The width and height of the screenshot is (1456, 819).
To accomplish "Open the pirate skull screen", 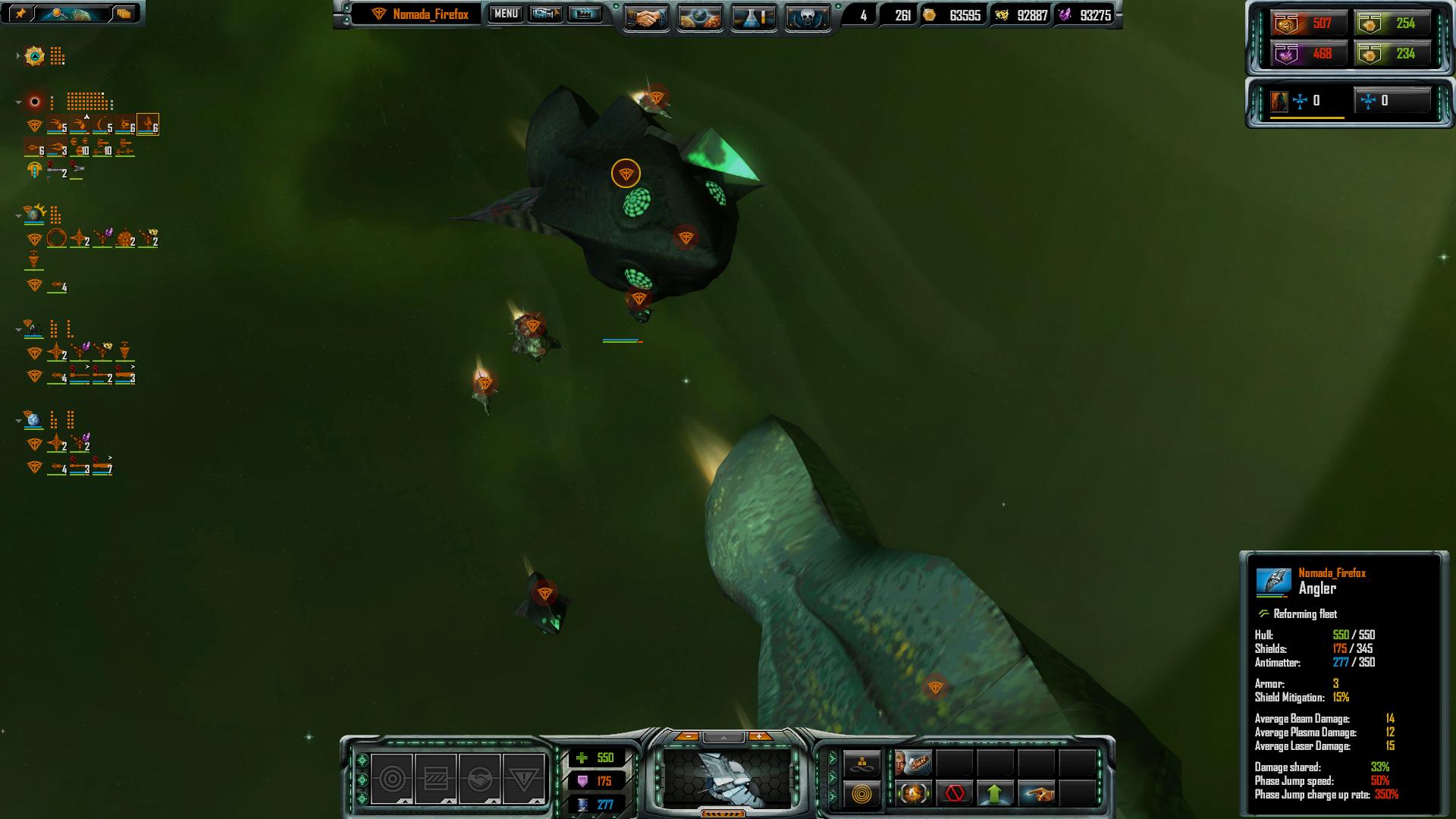I will pos(807,17).
